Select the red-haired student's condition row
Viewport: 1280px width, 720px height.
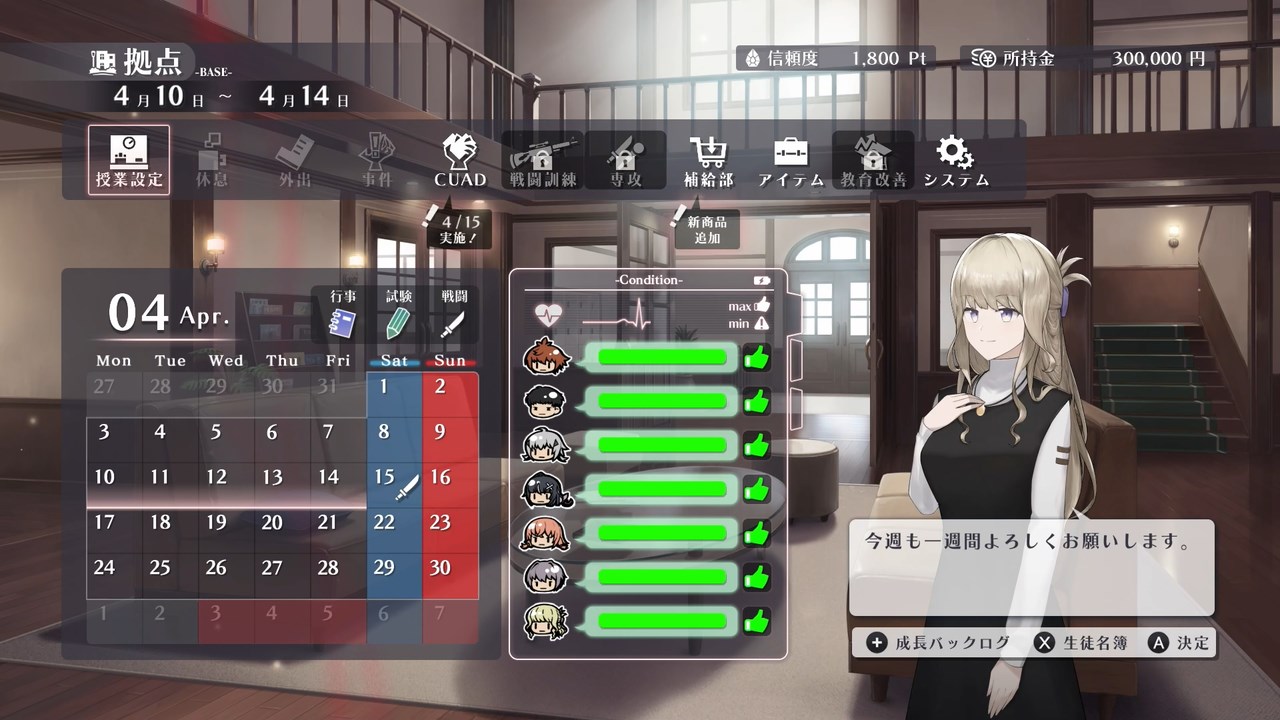click(645, 357)
